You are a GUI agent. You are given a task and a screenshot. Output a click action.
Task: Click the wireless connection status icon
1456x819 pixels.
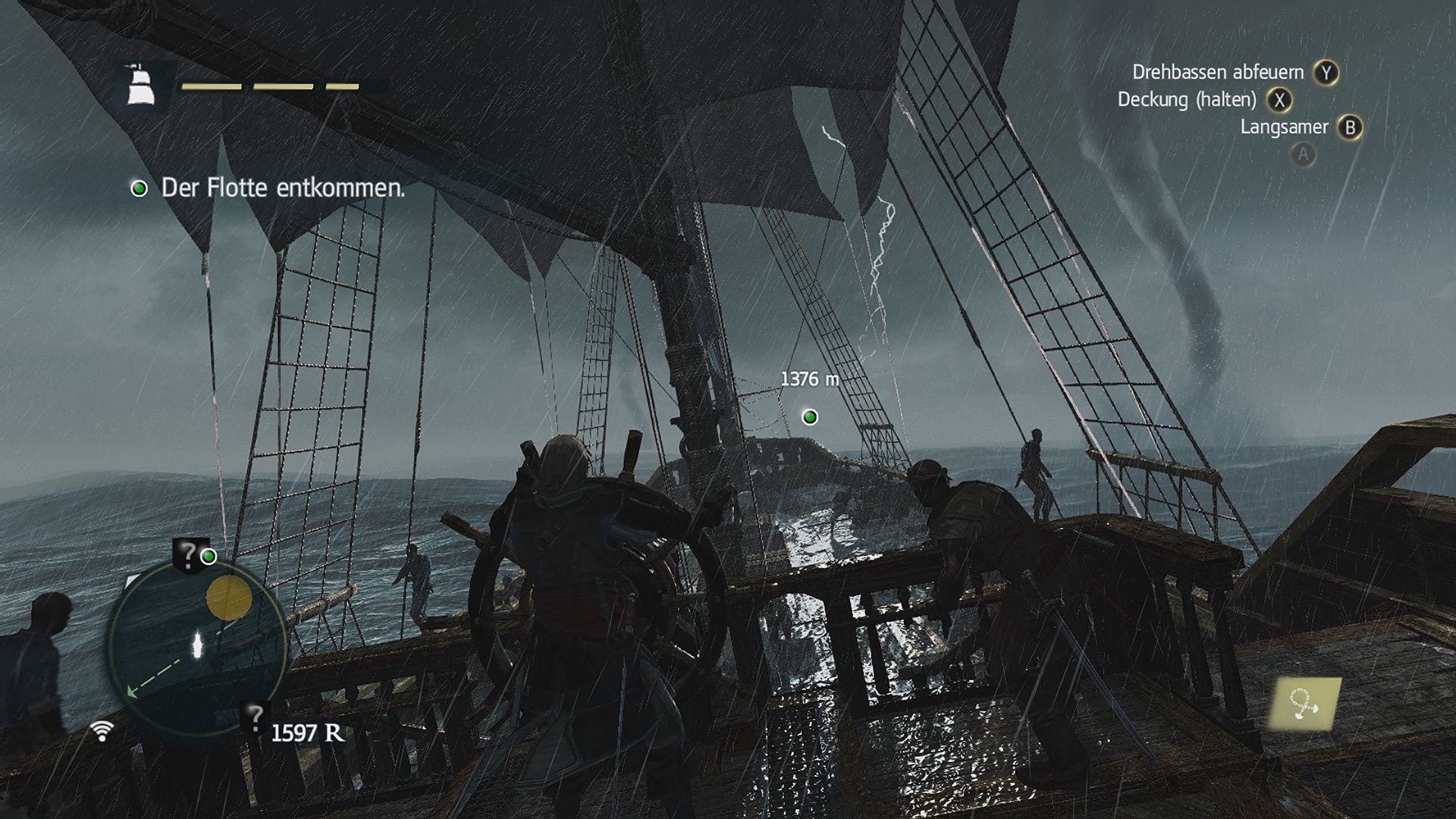102,730
